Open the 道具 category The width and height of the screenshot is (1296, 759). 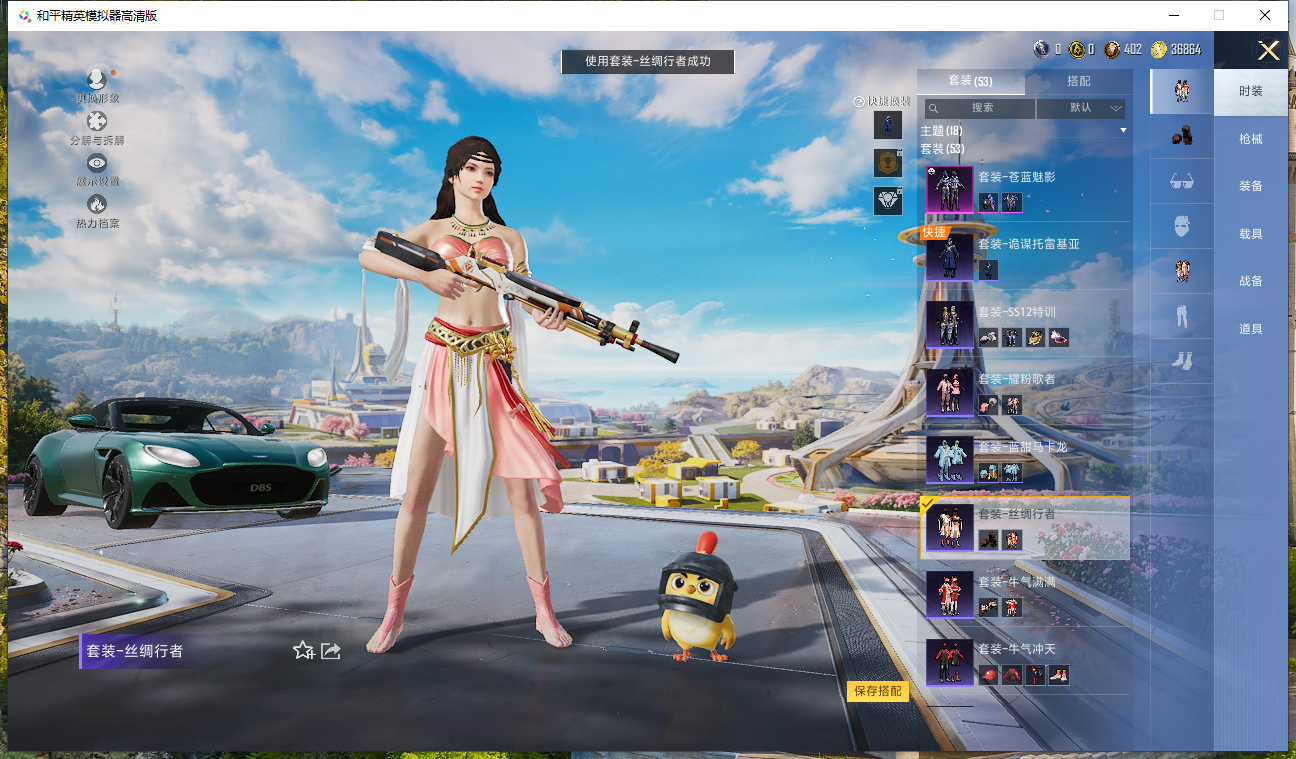(1250, 329)
